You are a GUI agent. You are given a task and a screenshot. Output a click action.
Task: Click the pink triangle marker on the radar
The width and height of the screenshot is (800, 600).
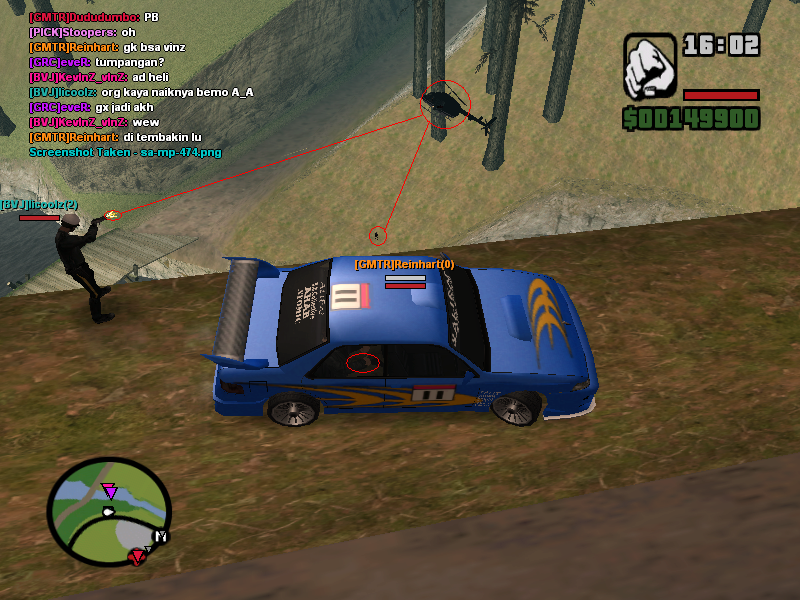(x=109, y=490)
